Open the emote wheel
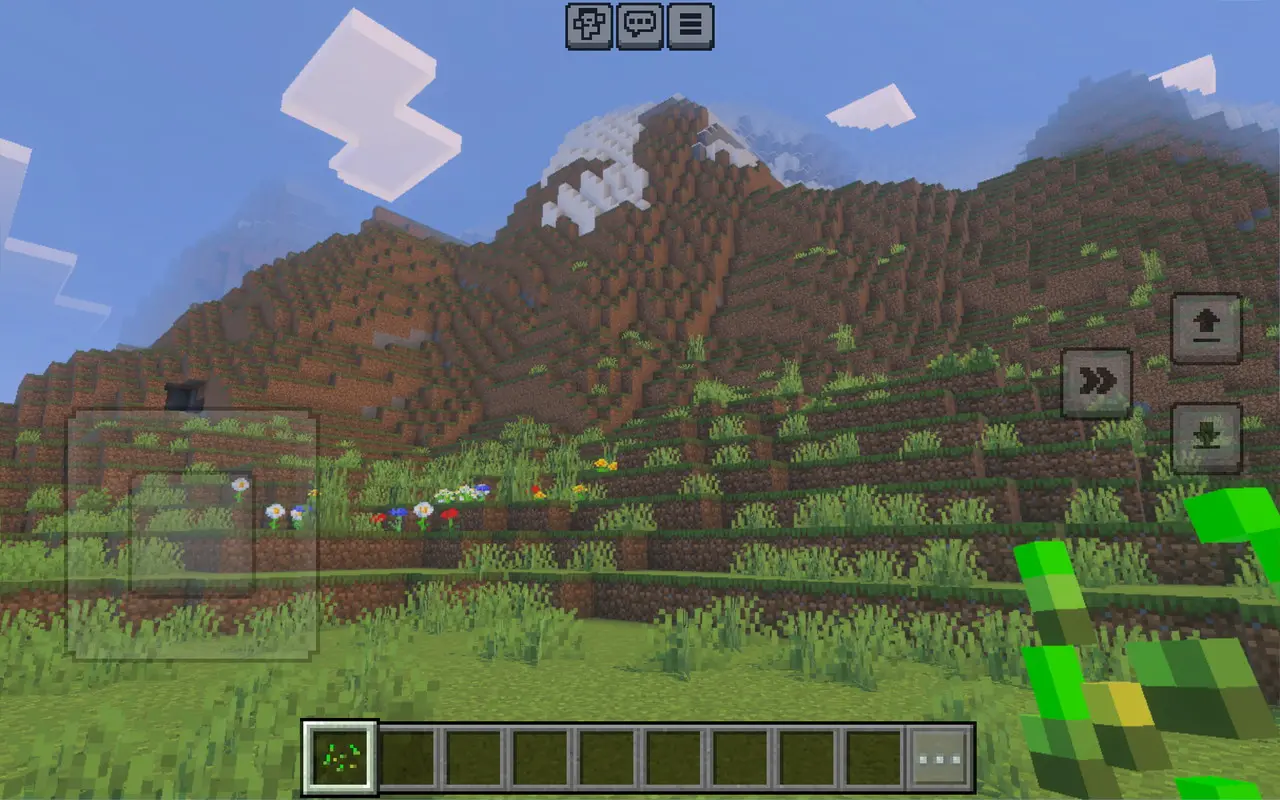This screenshot has width=1280, height=800. (590, 27)
